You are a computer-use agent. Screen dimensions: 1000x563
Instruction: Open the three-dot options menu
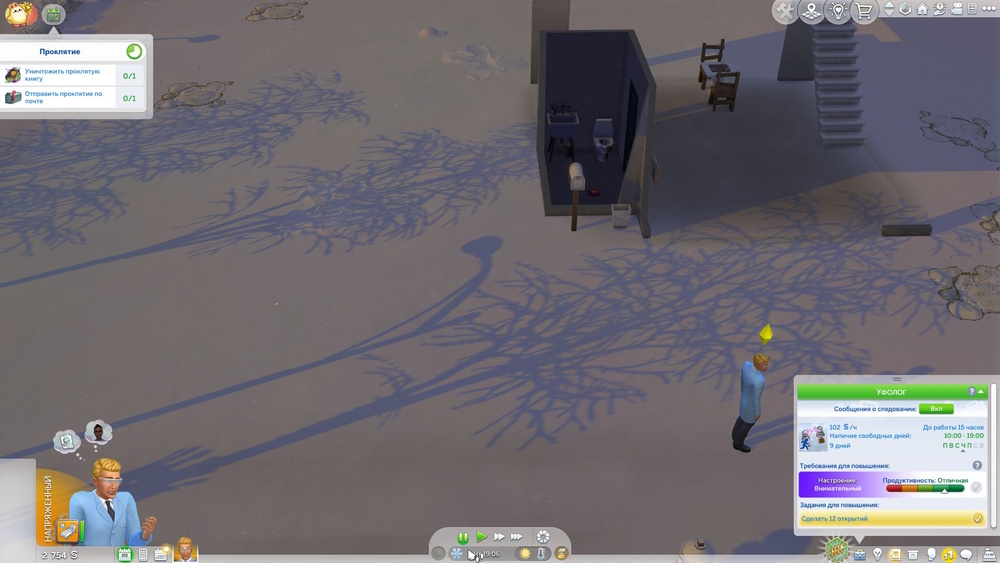[989, 9]
